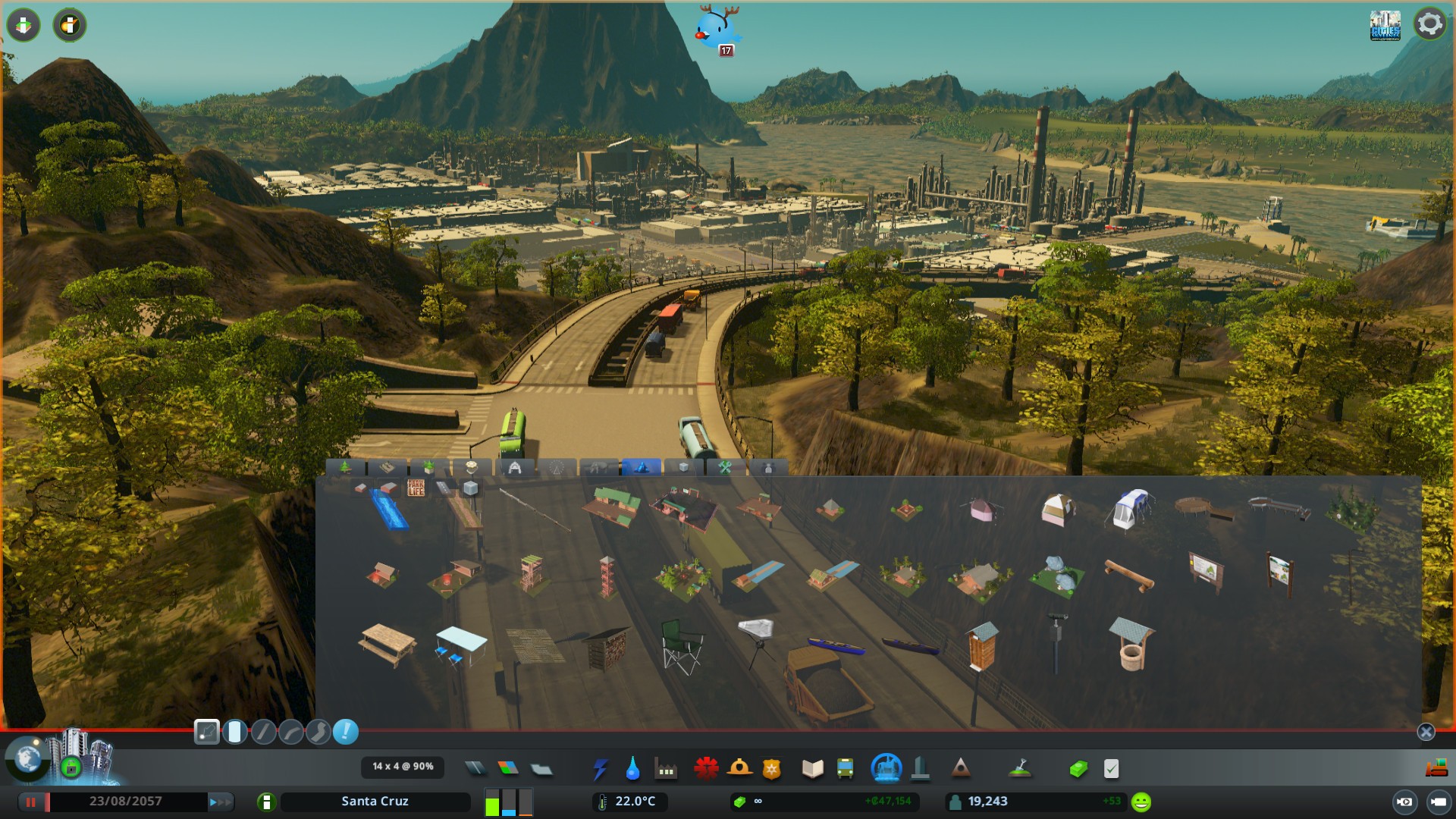Screen dimensions: 1456x819
Task: Open the education menu
Action: (812, 769)
